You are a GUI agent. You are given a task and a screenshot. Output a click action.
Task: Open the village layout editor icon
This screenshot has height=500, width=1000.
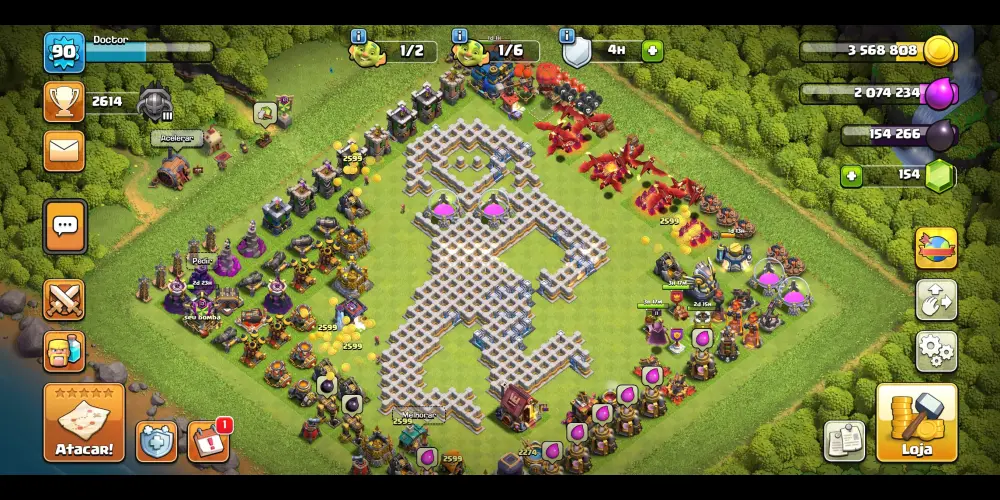tap(936, 299)
